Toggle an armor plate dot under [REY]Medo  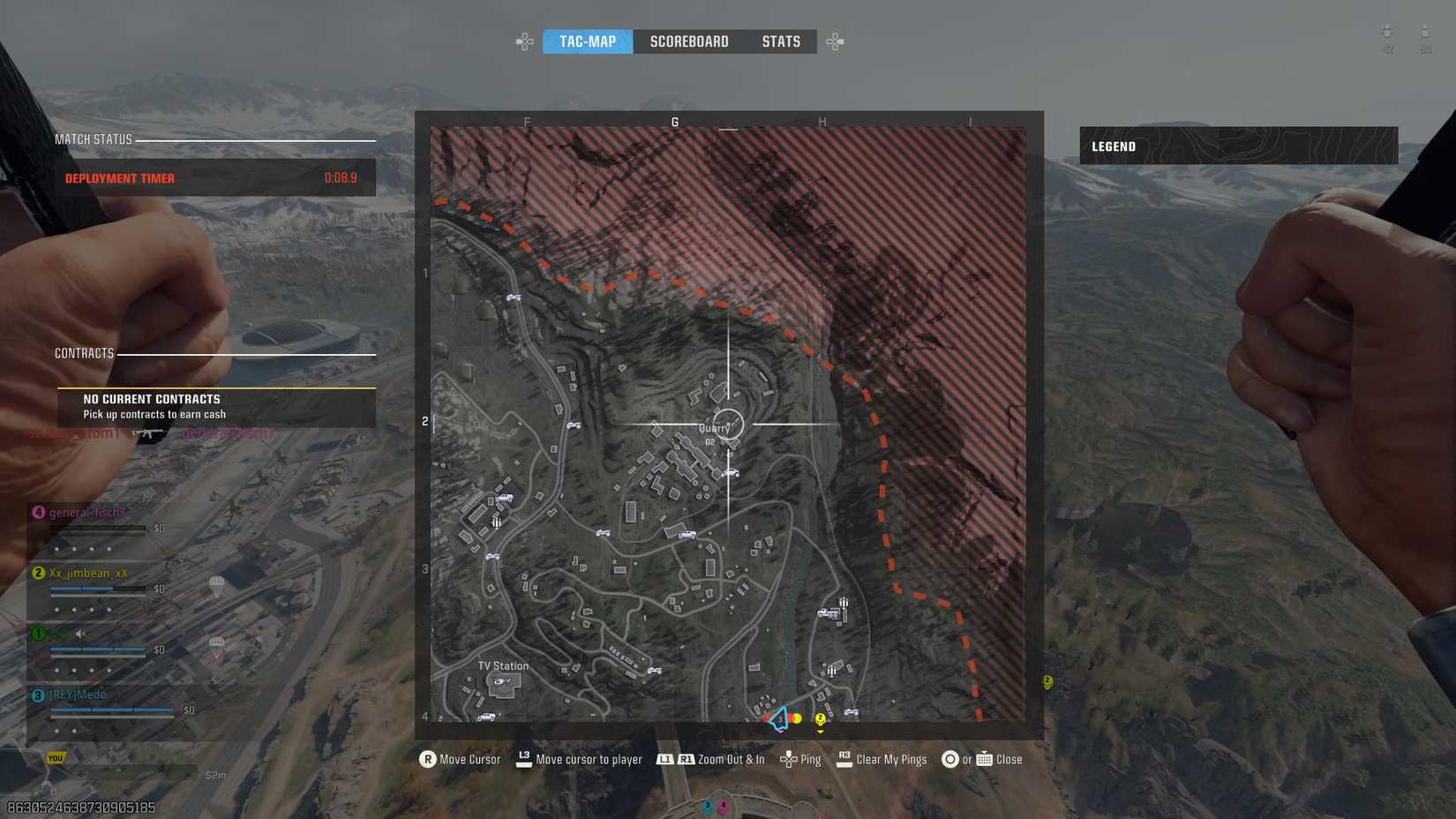pos(57,731)
